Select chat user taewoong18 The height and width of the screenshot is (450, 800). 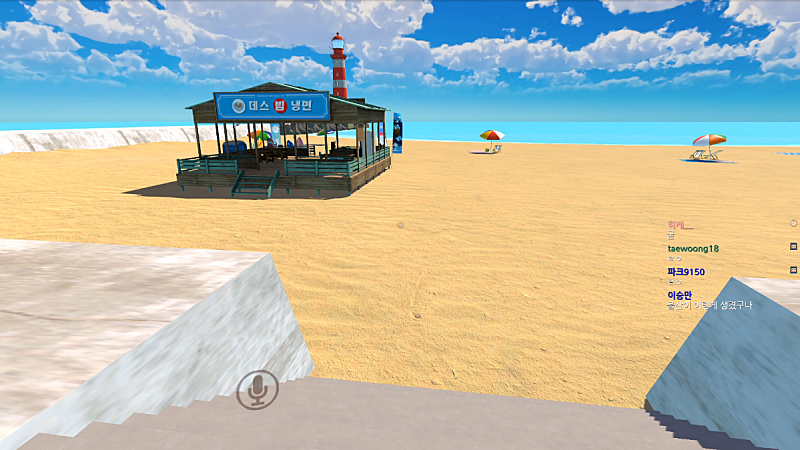pos(693,248)
